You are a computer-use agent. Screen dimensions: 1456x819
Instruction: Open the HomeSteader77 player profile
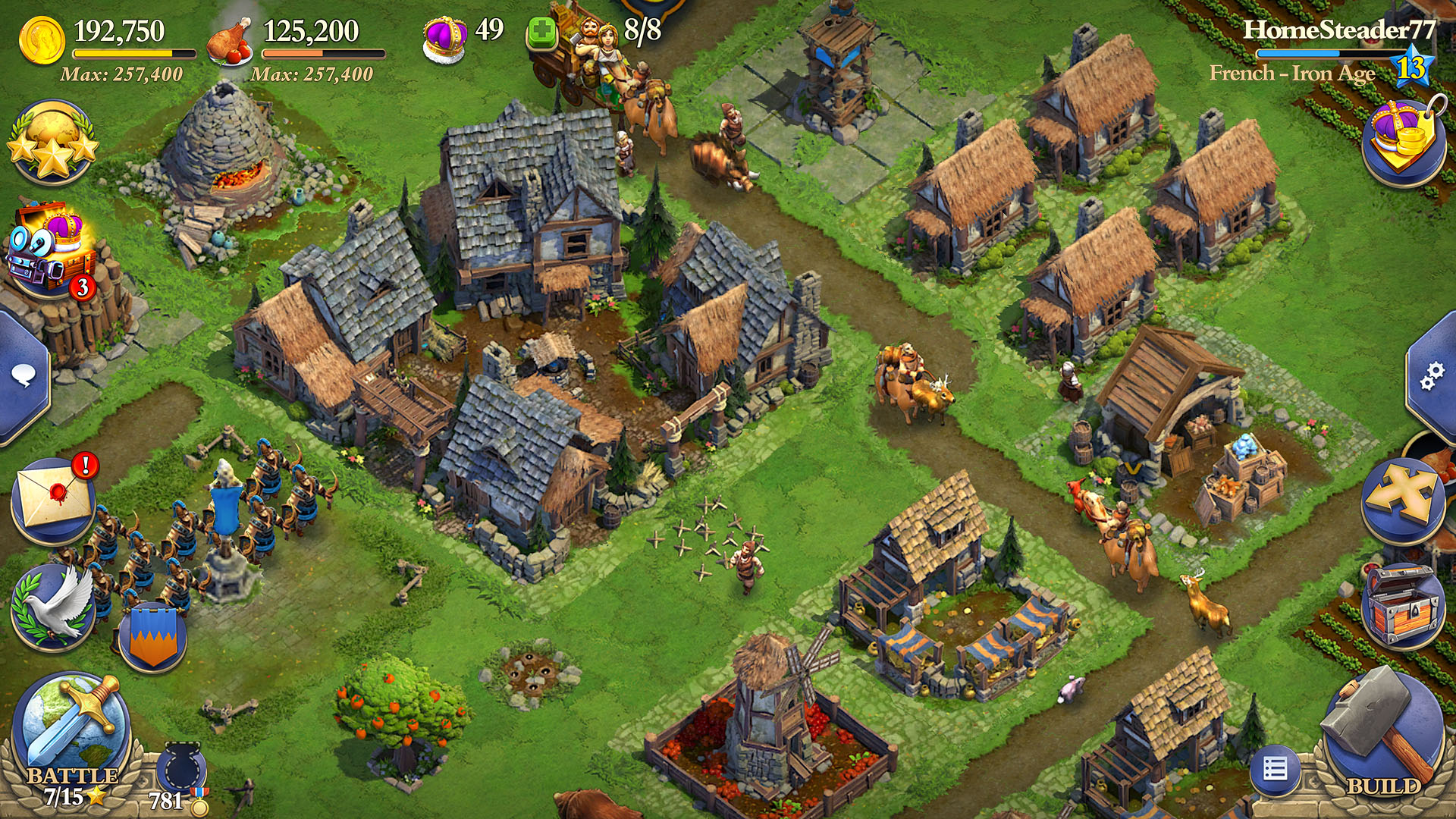coord(1338,30)
